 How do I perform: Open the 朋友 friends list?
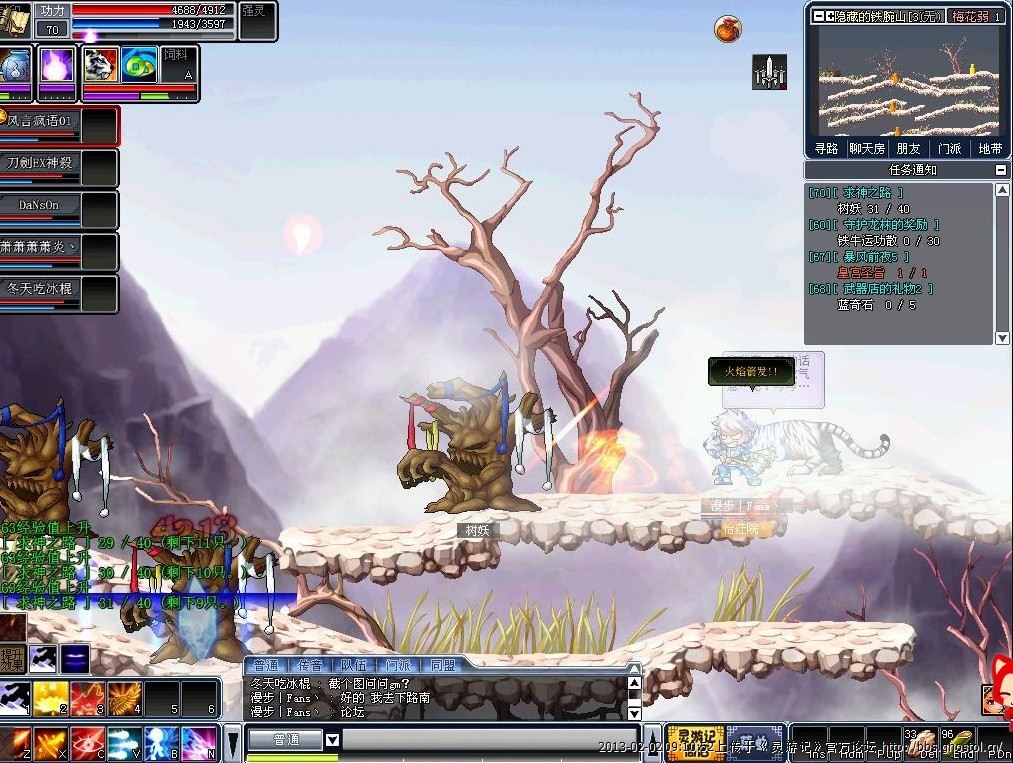(x=908, y=148)
